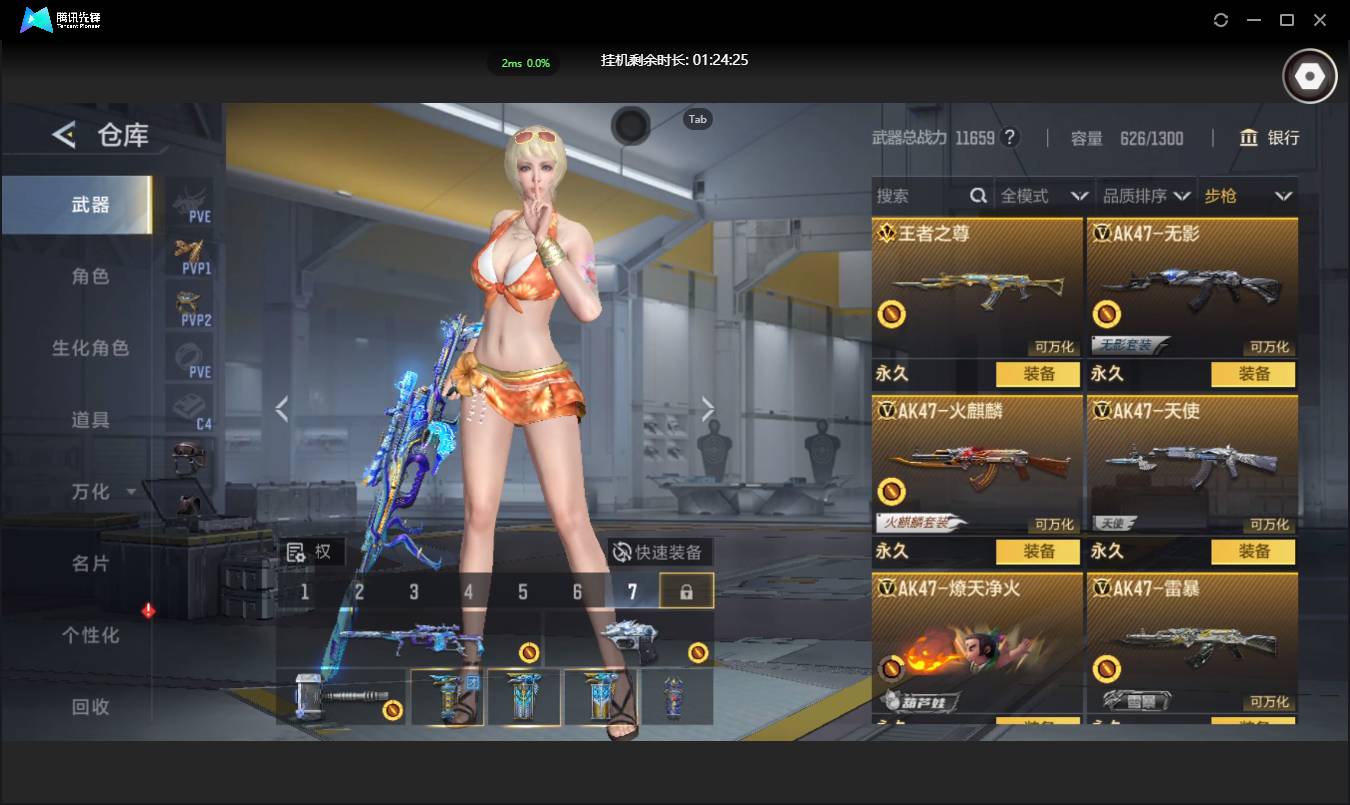Open the 银行 bank
Image resolution: width=1350 pixels, height=805 pixels.
click(1269, 138)
